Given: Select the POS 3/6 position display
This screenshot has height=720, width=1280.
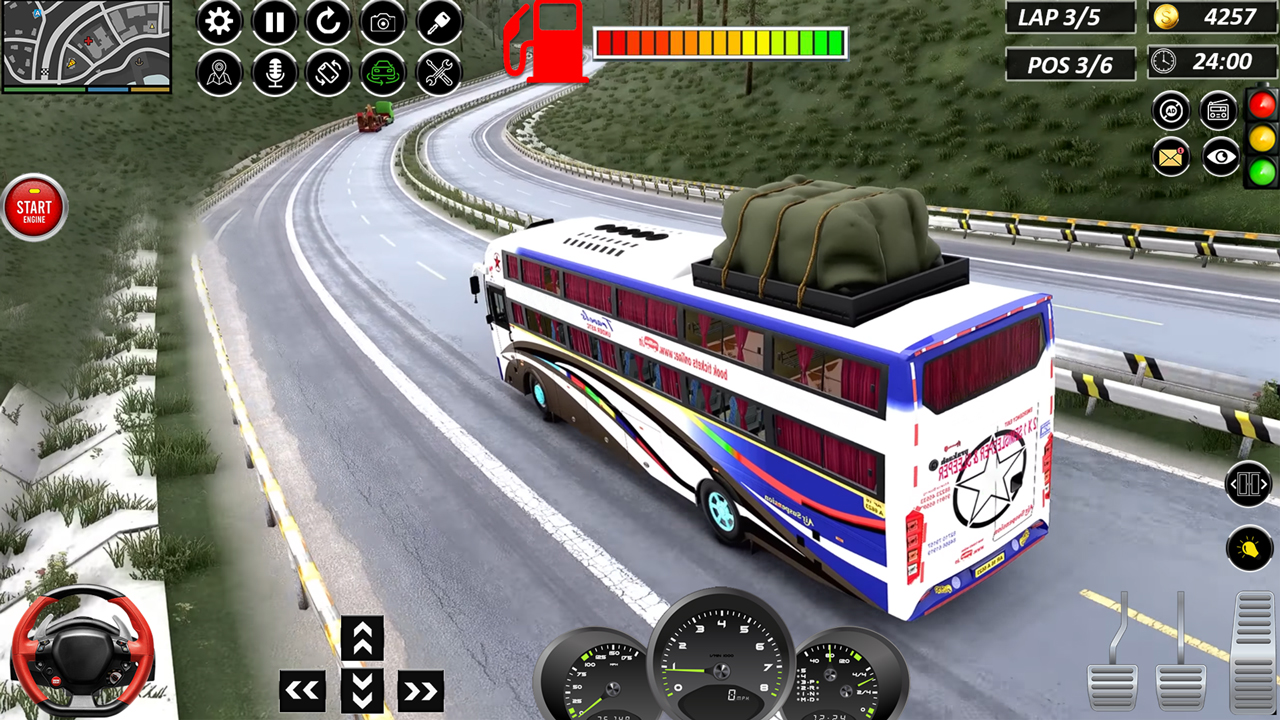Looking at the screenshot, I should coord(1069,64).
